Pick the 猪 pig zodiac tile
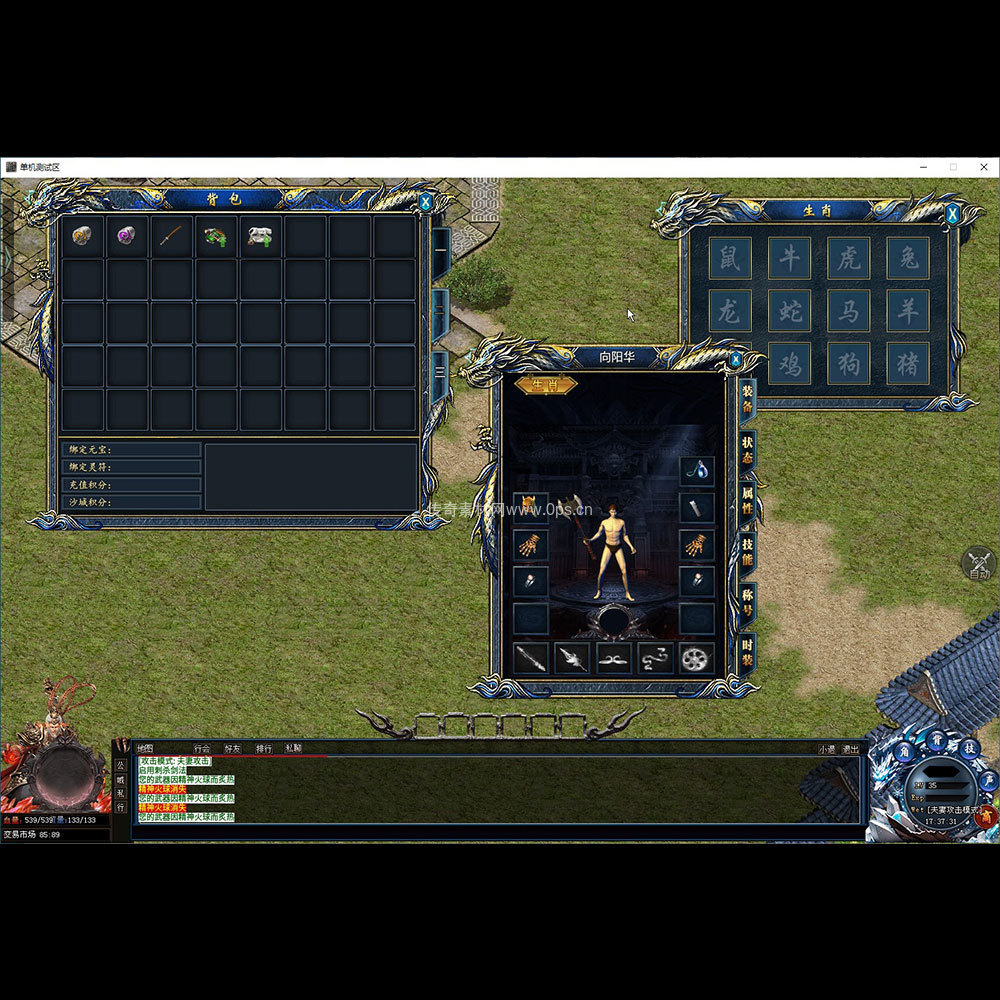The width and height of the screenshot is (1000, 1000). (907, 364)
